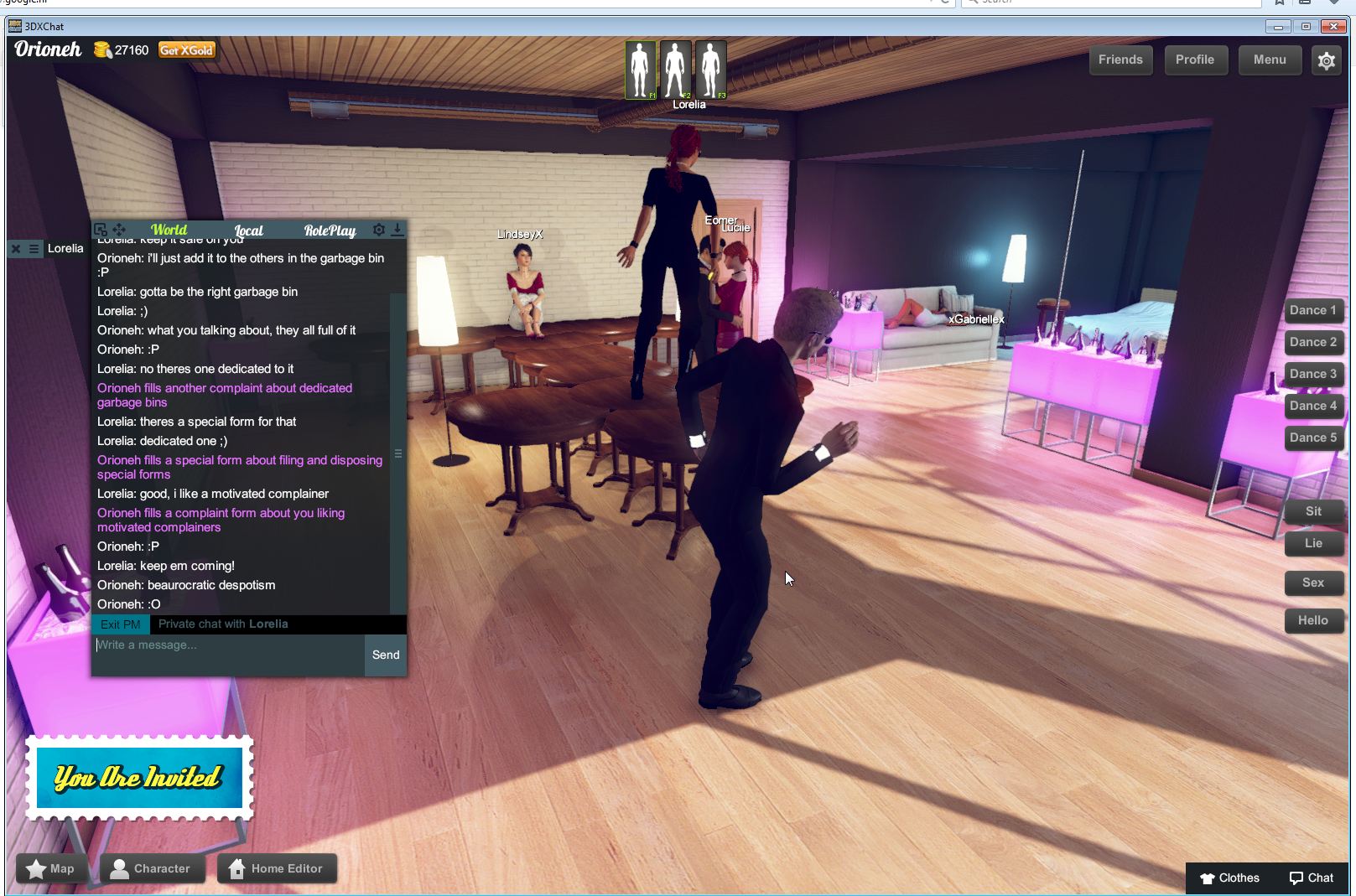Click the Get XGold button

pos(187,49)
